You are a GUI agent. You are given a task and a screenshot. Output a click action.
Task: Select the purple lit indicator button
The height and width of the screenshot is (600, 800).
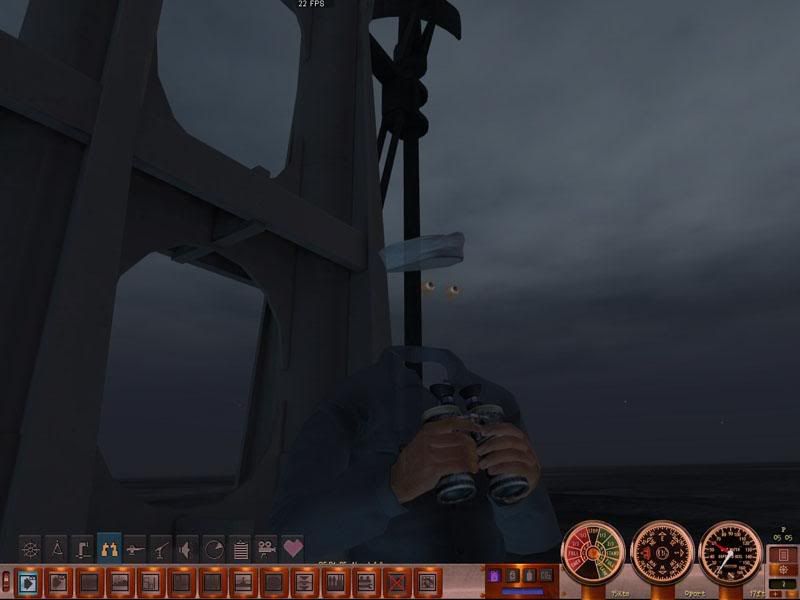[x=493, y=577]
